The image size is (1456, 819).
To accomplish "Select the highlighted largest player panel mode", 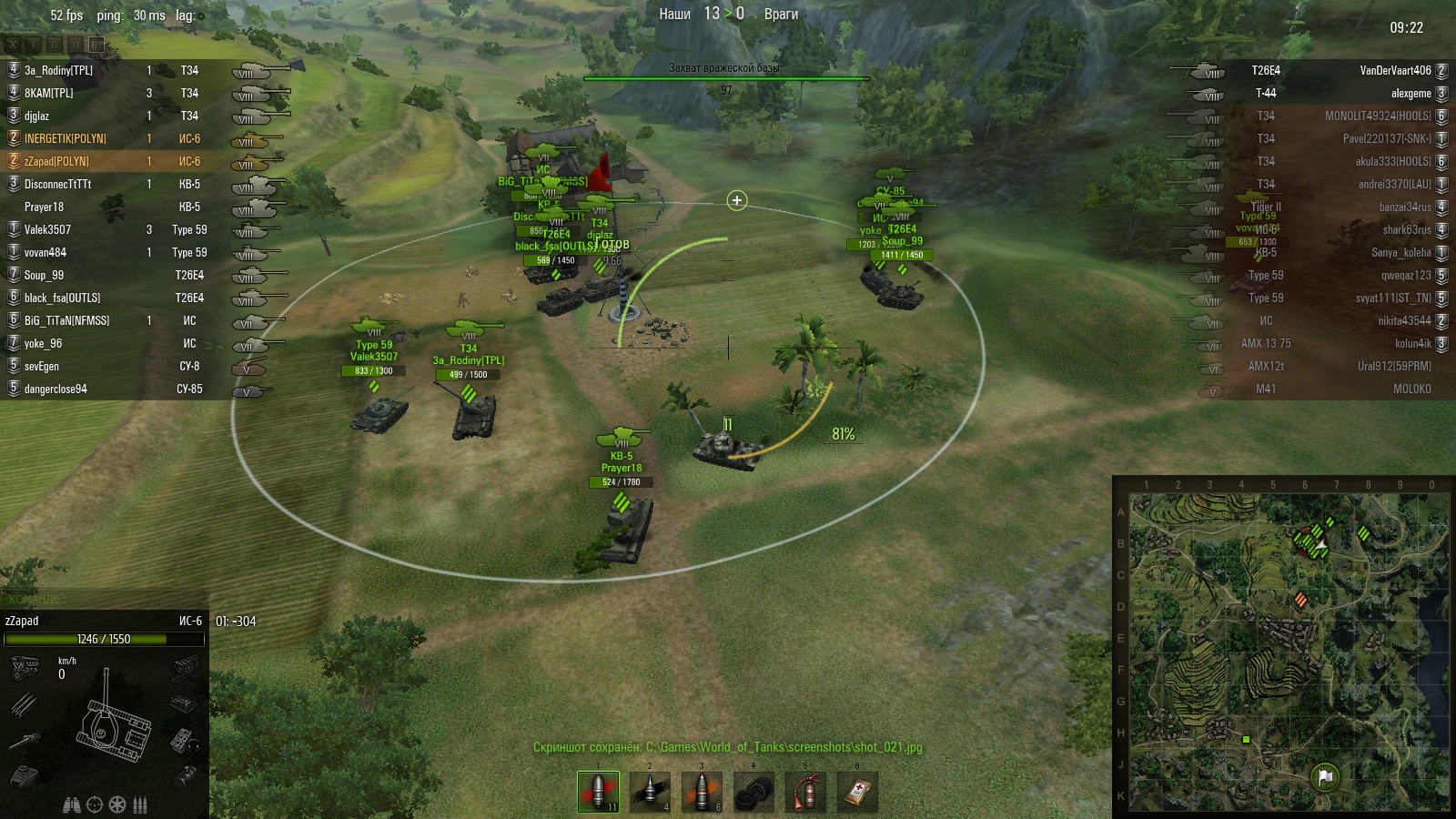I will point(96,44).
